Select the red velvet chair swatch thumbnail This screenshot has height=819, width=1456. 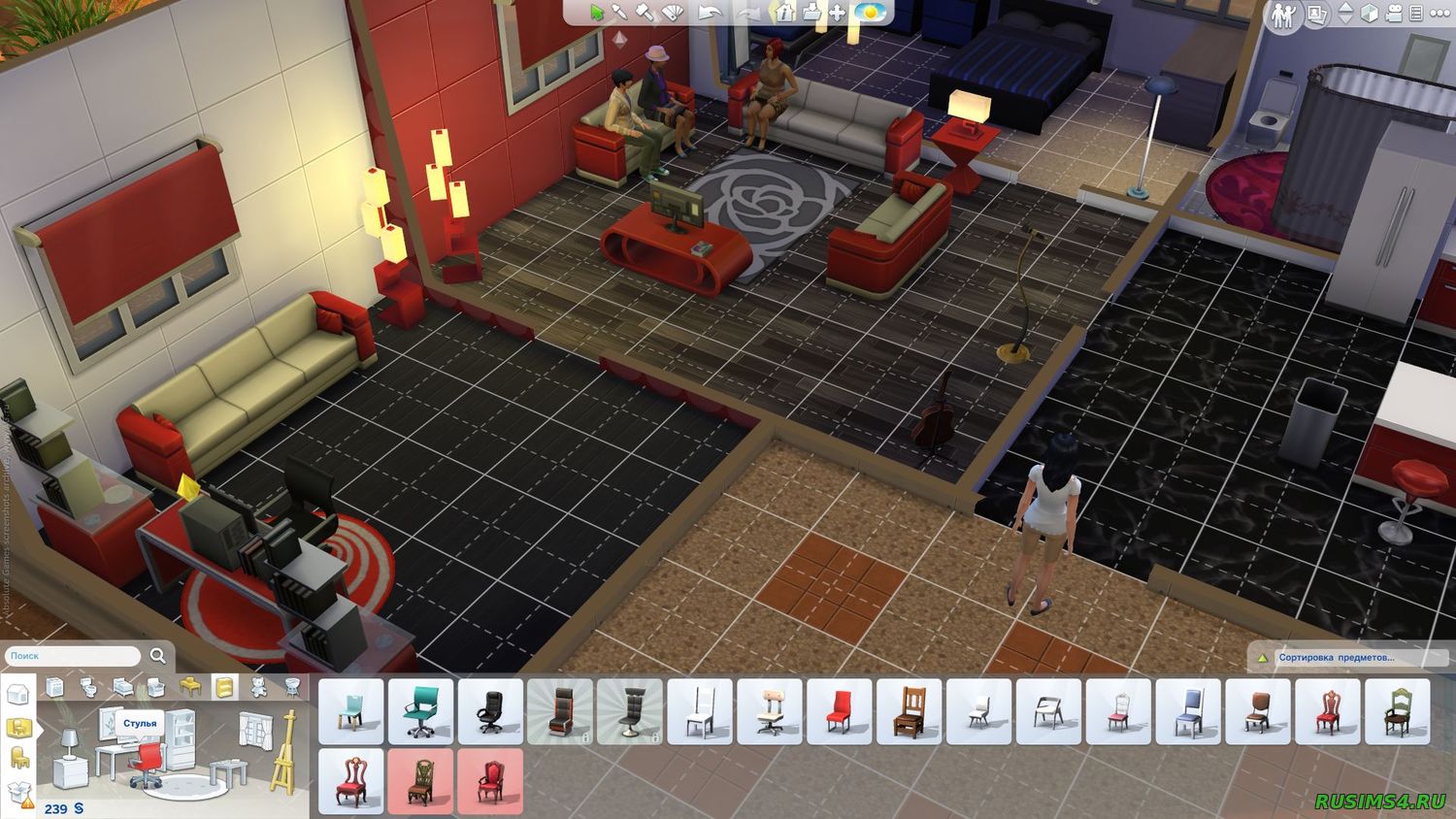click(x=493, y=782)
